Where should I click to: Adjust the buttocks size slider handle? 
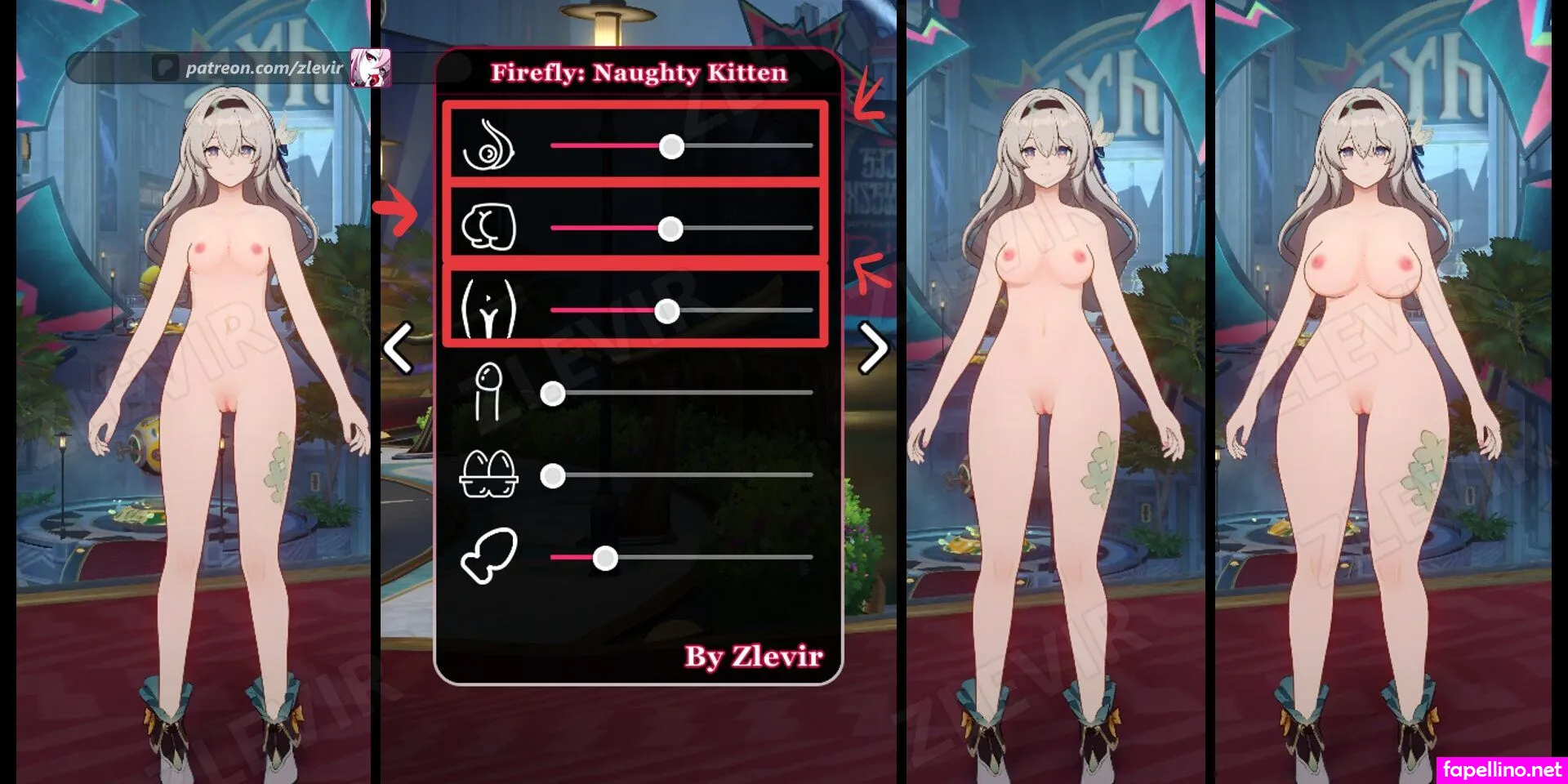click(x=670, y=229)
